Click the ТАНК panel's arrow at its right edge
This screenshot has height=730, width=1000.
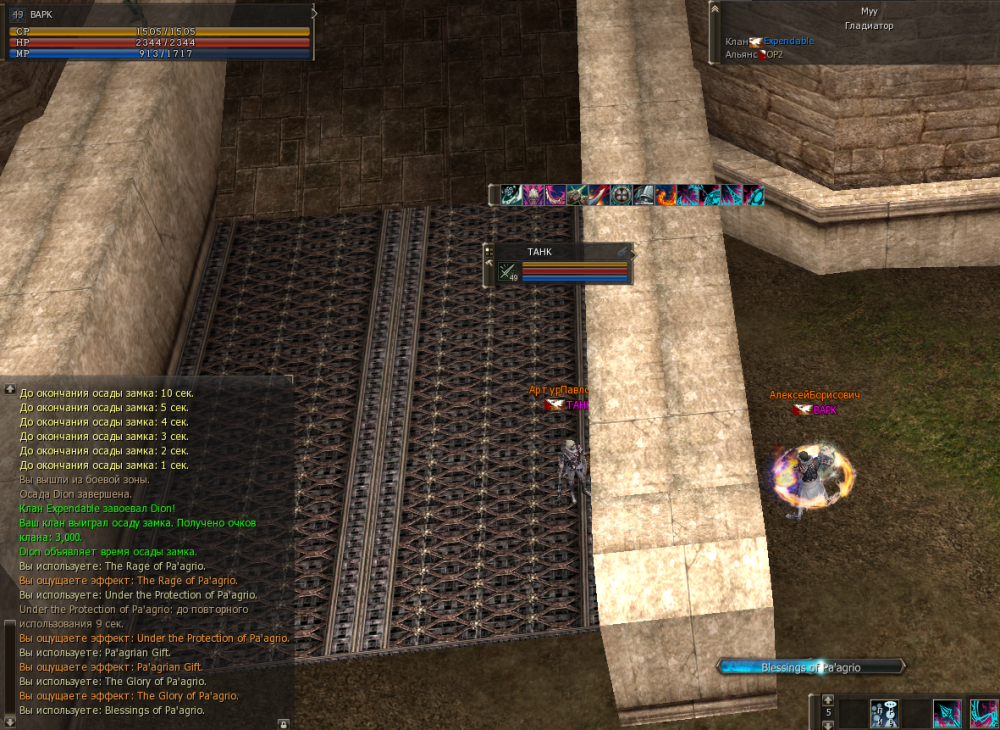pyautogui.click(x=622, y=251)
